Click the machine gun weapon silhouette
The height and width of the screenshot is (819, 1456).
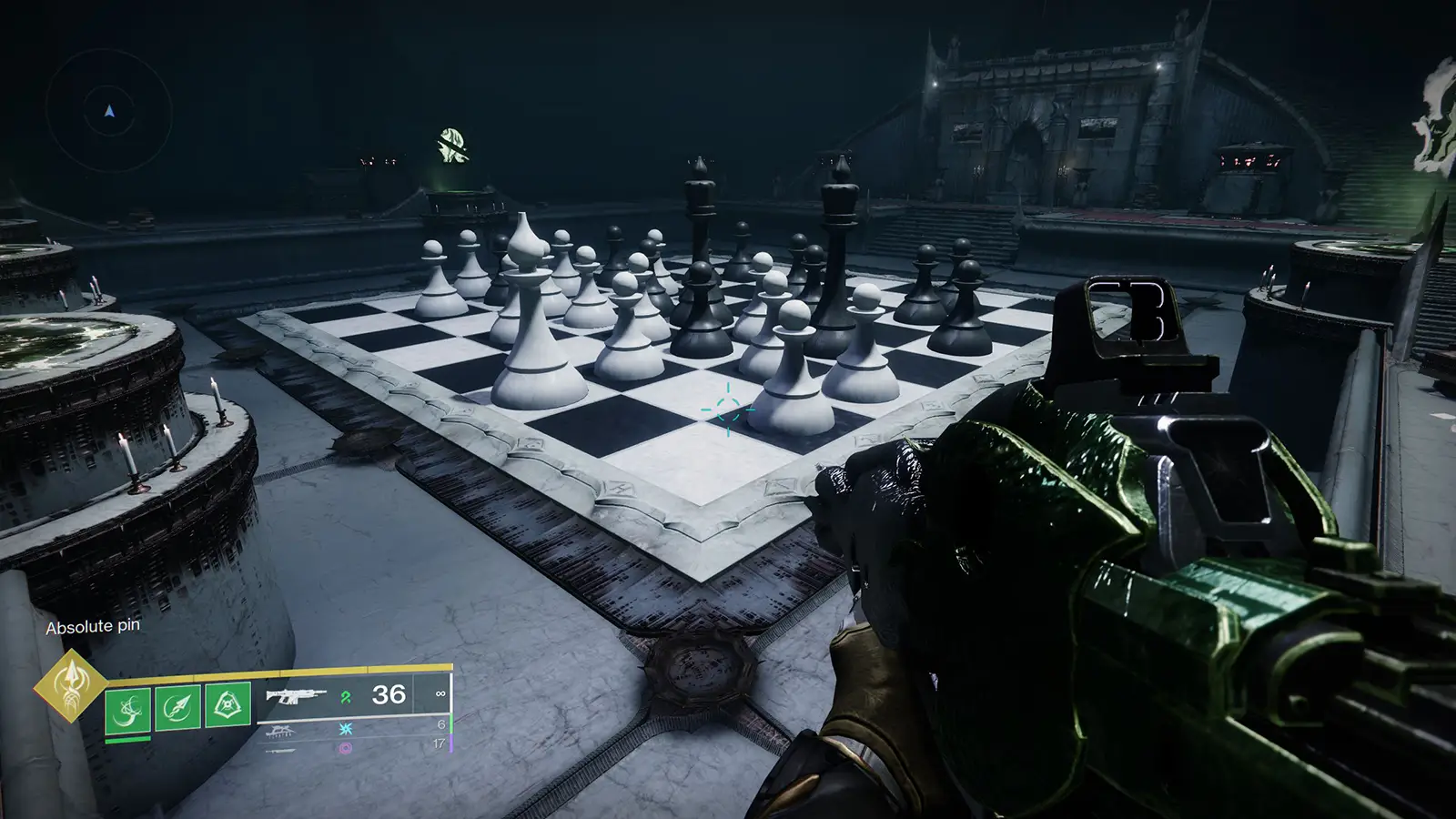click(280, 750)
